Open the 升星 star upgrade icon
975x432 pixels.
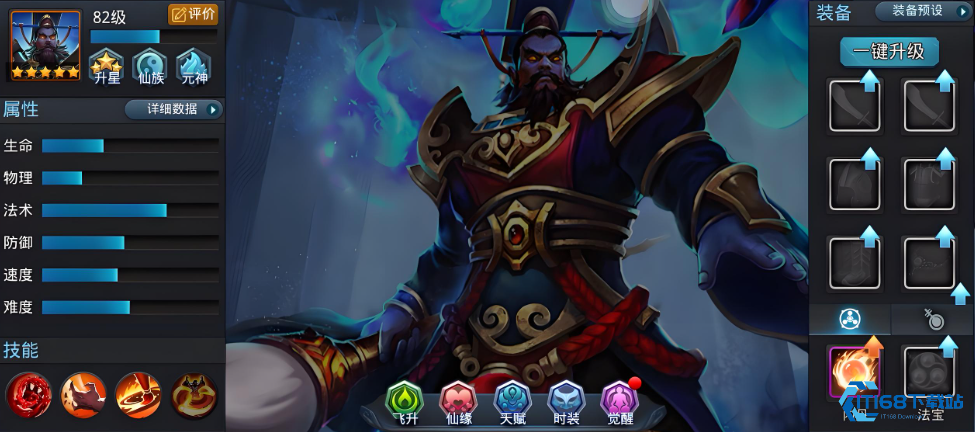(x=106, y=66)
